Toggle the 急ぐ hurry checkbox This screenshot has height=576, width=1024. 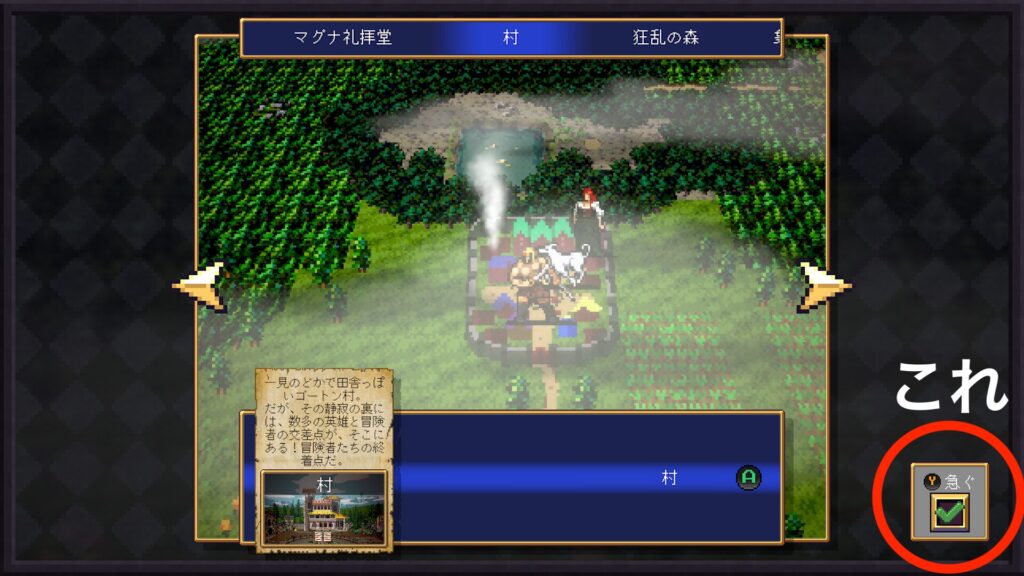pyautogui.click(x=947, y=513)
